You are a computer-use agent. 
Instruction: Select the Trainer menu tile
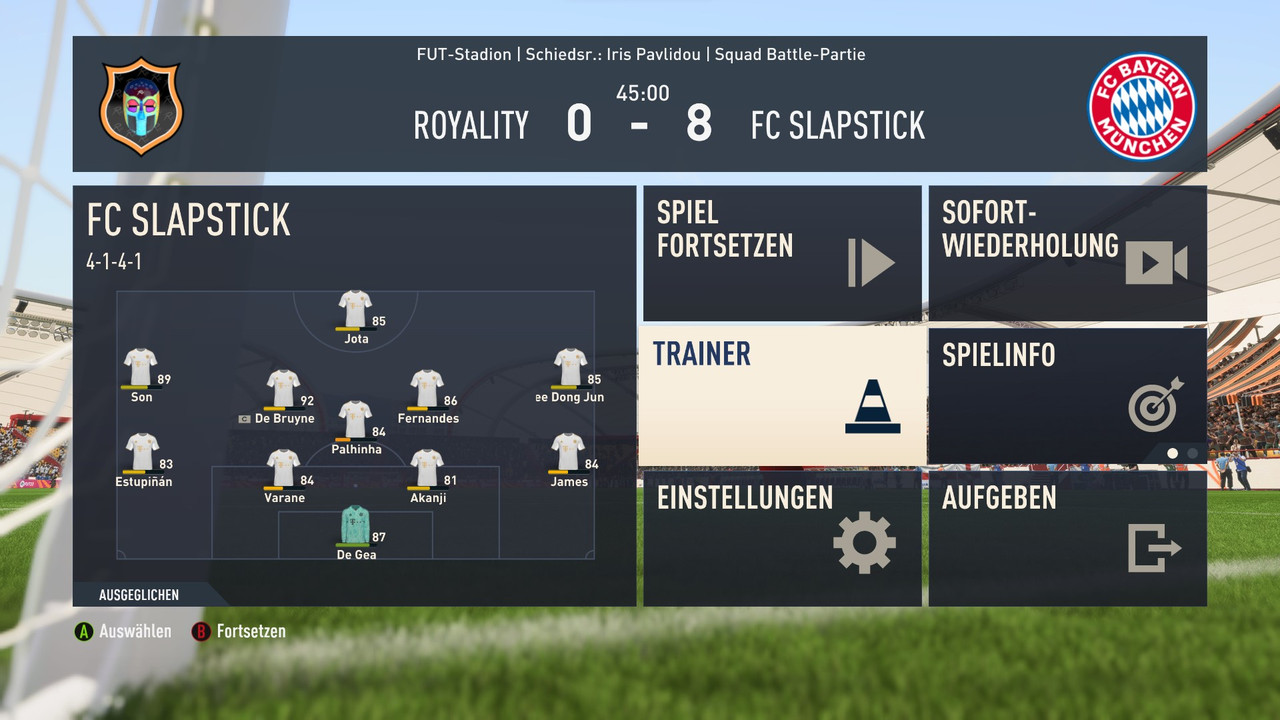pos(781,396)
